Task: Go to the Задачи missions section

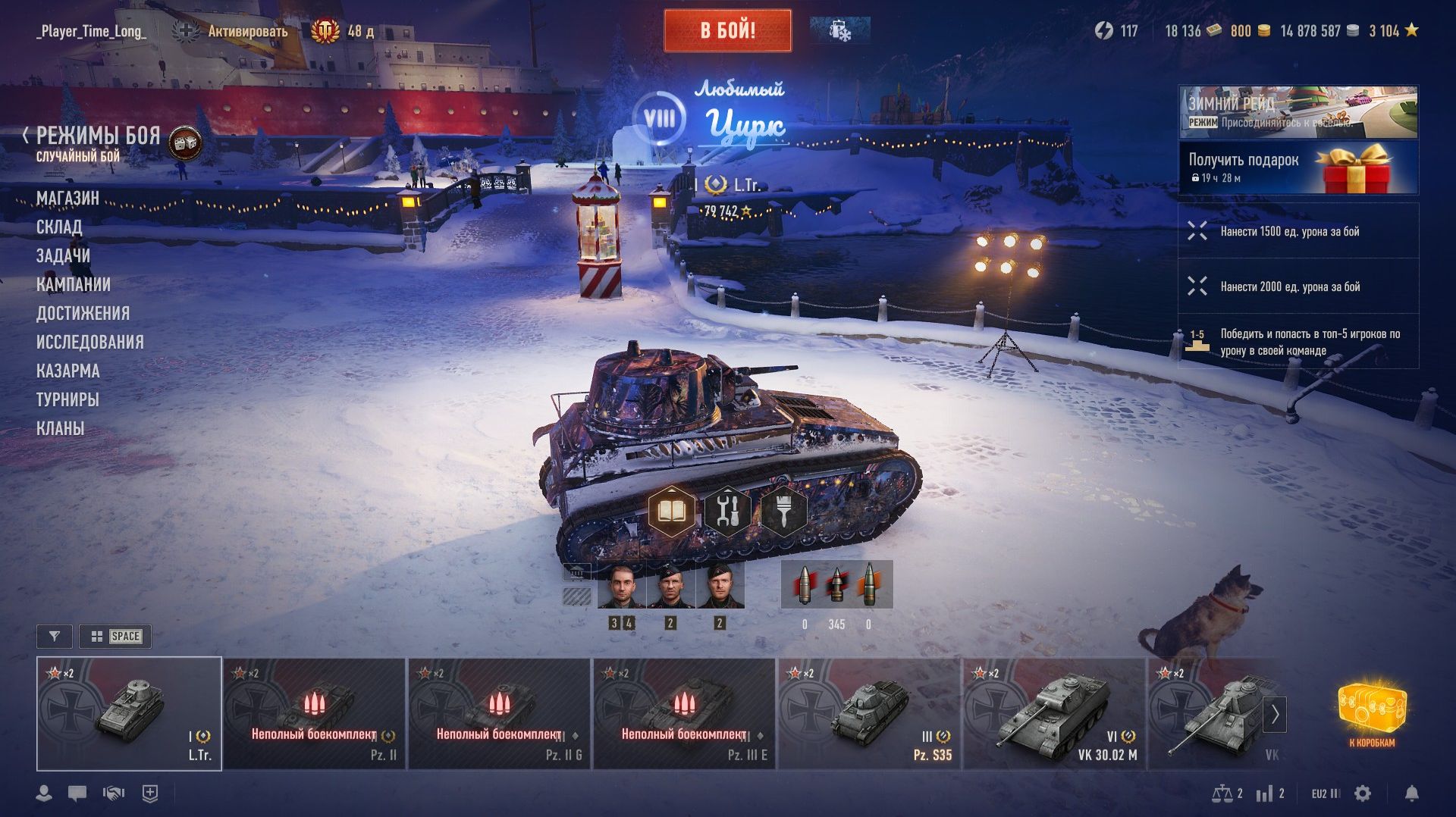Action: click(63, 255)
